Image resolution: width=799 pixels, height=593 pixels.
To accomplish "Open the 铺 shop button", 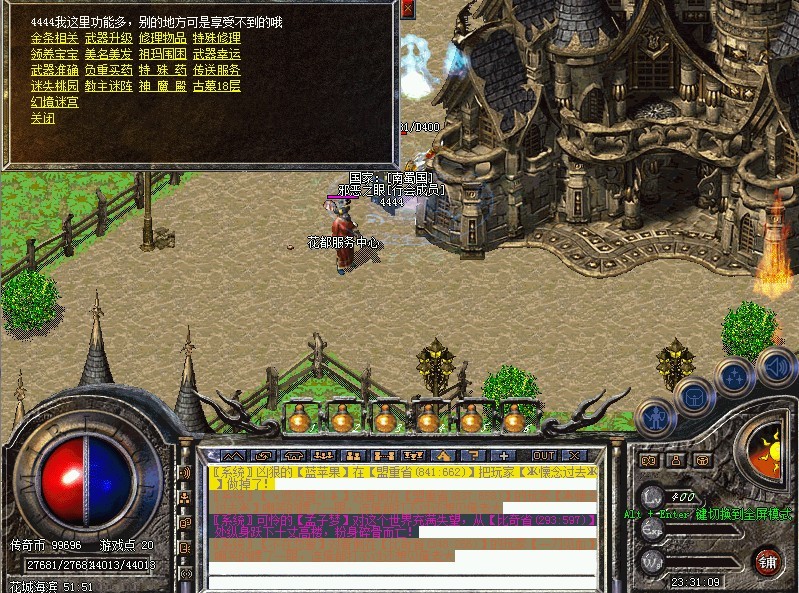I will (767, 561).
